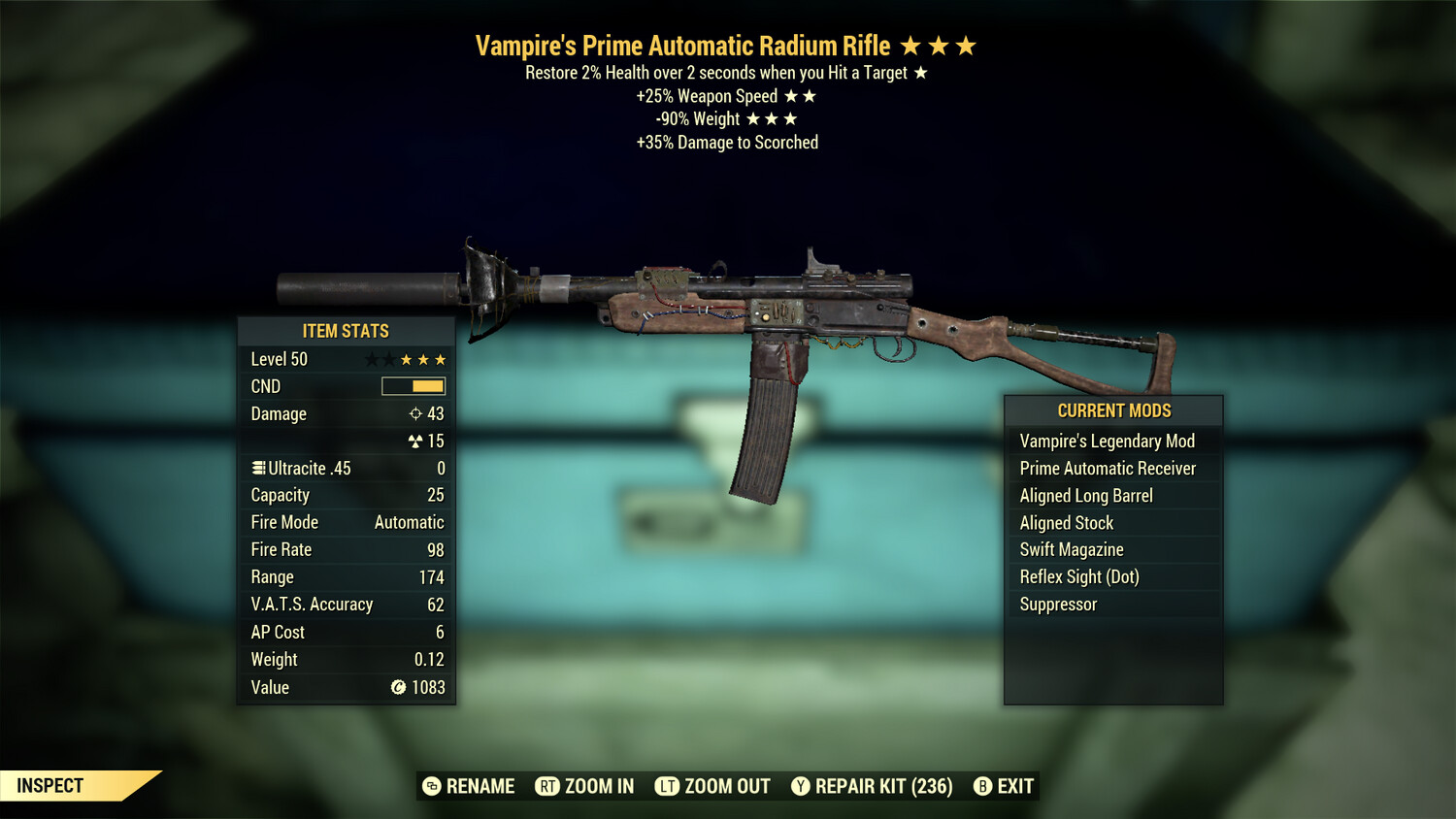Toggle the rightmost star in the Level 50 row

[443, 359]
